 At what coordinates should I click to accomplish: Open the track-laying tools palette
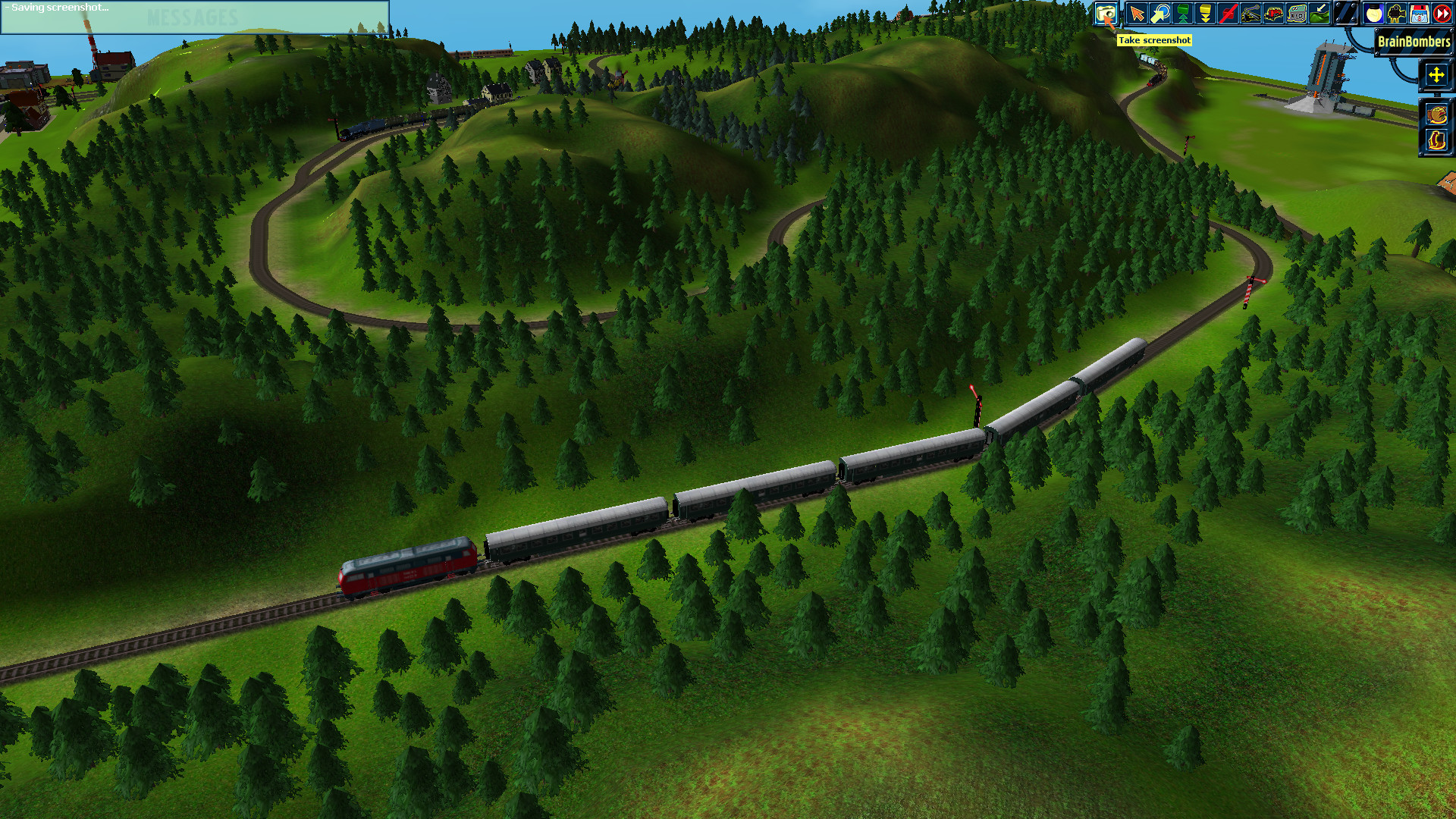coord(1250,13)
